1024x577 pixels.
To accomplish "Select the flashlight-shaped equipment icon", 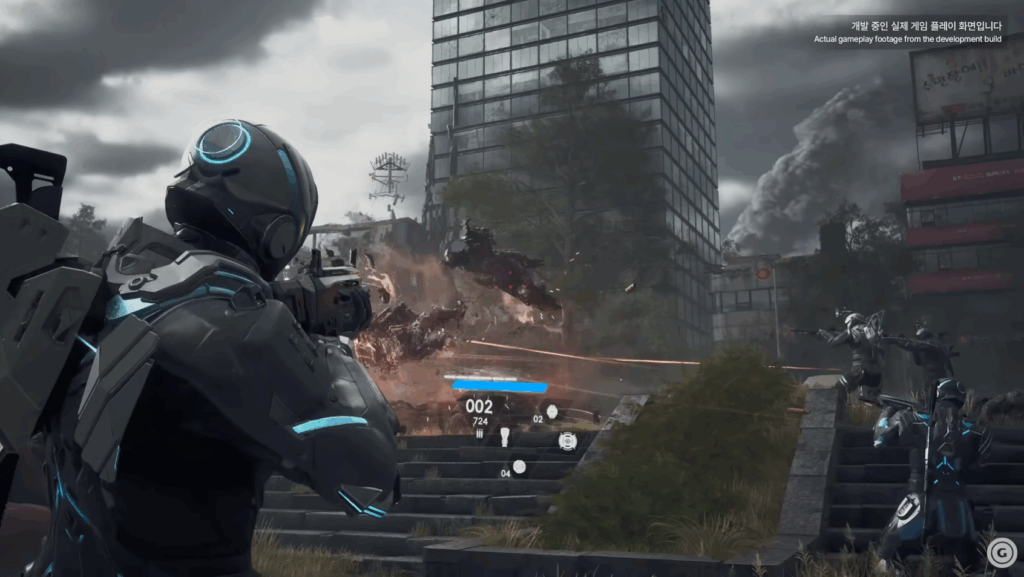I will 505,436.
